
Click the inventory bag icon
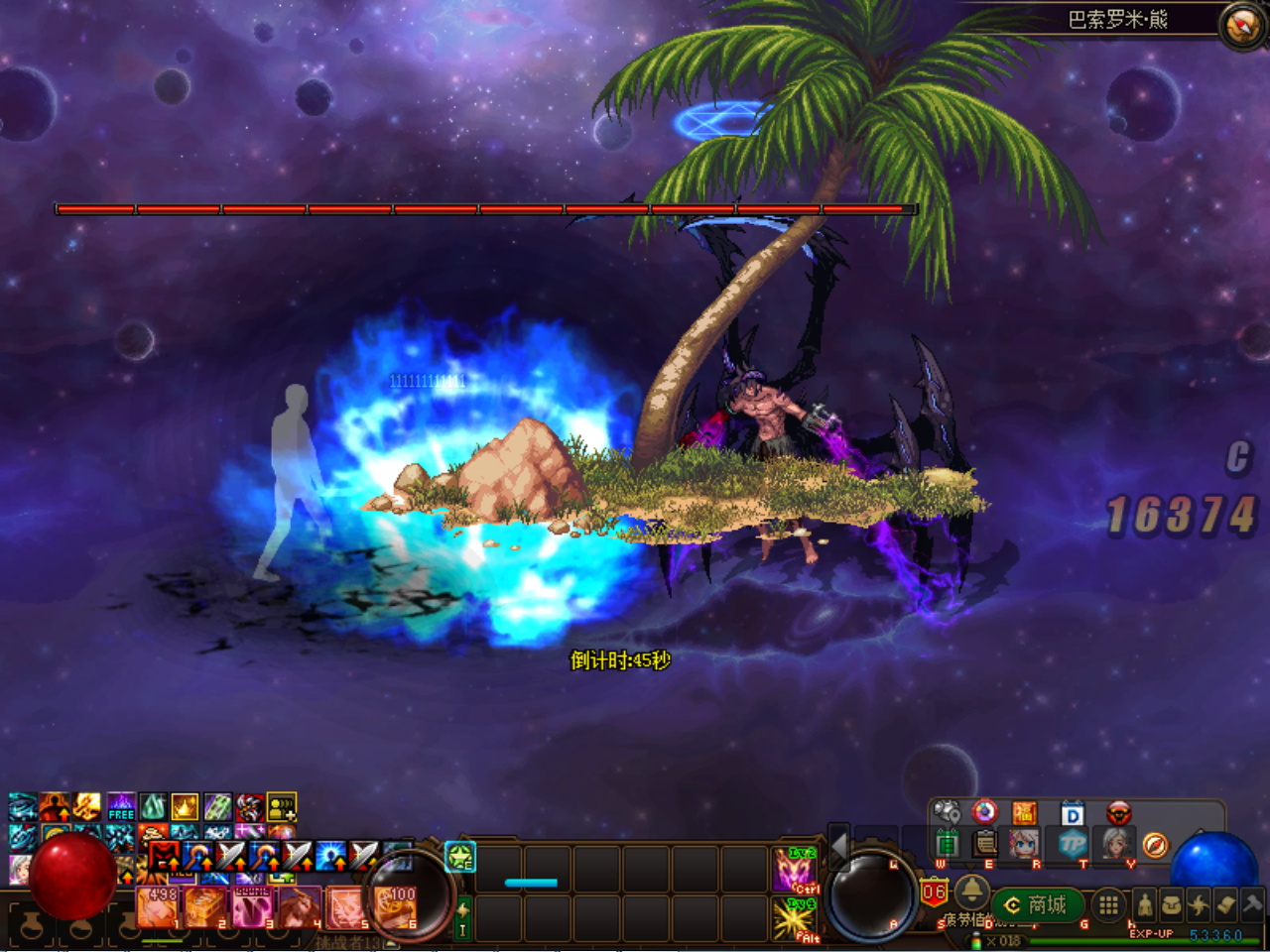[1173, 903]
